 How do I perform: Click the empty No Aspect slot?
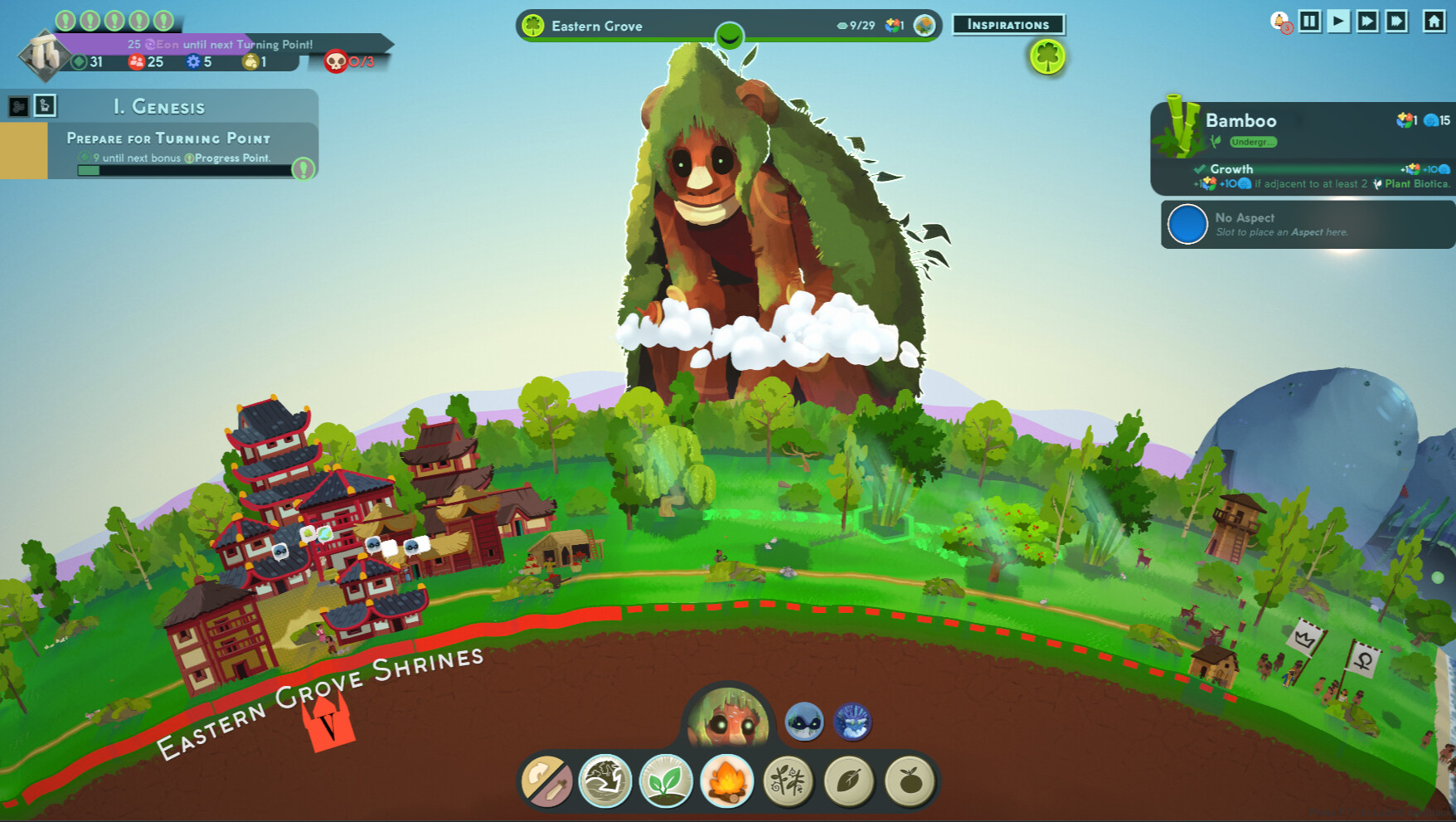tap(1187, 225)
